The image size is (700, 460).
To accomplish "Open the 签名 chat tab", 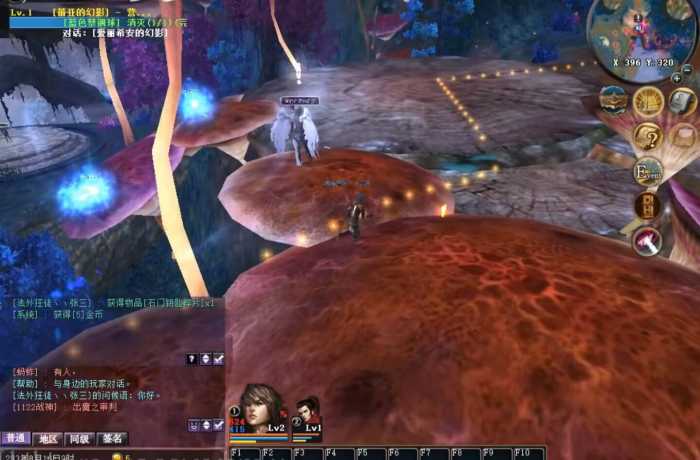I will click(112, 438).
